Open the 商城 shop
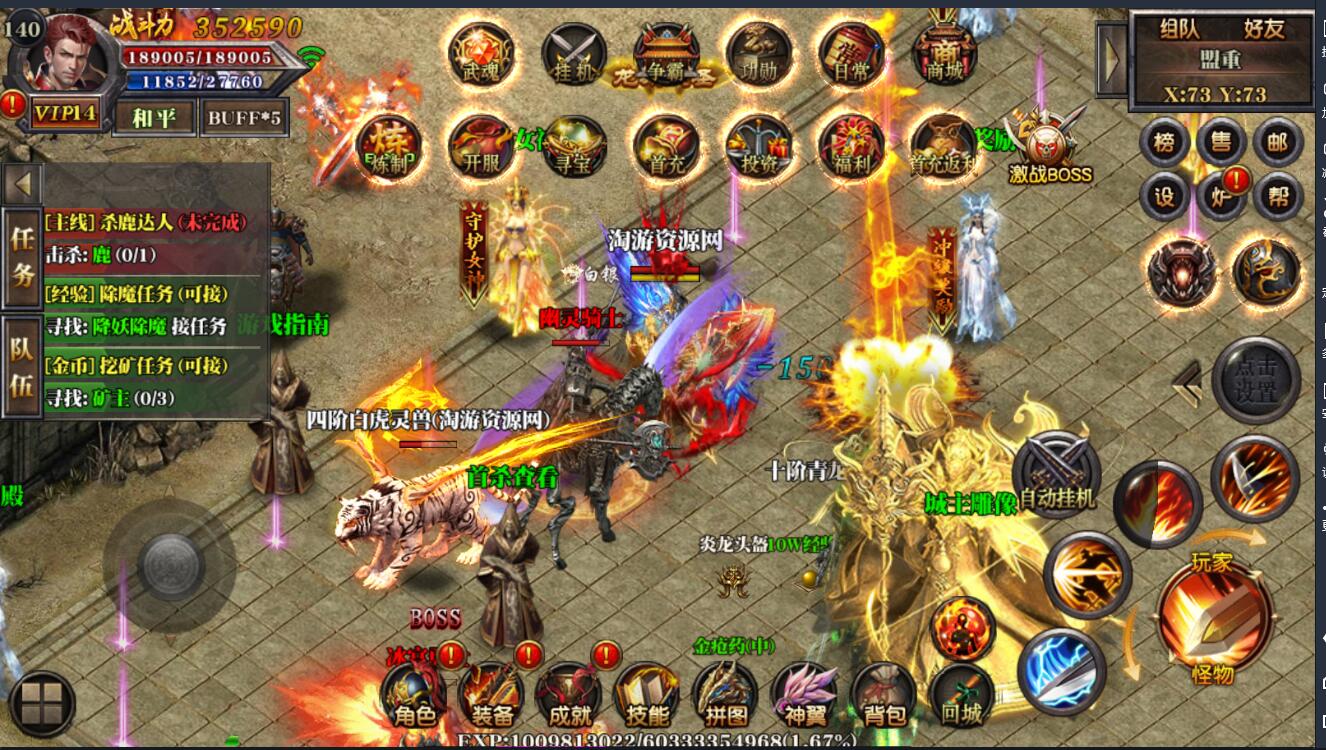Viewport: 1326px width, 750px height. (943, 55)
